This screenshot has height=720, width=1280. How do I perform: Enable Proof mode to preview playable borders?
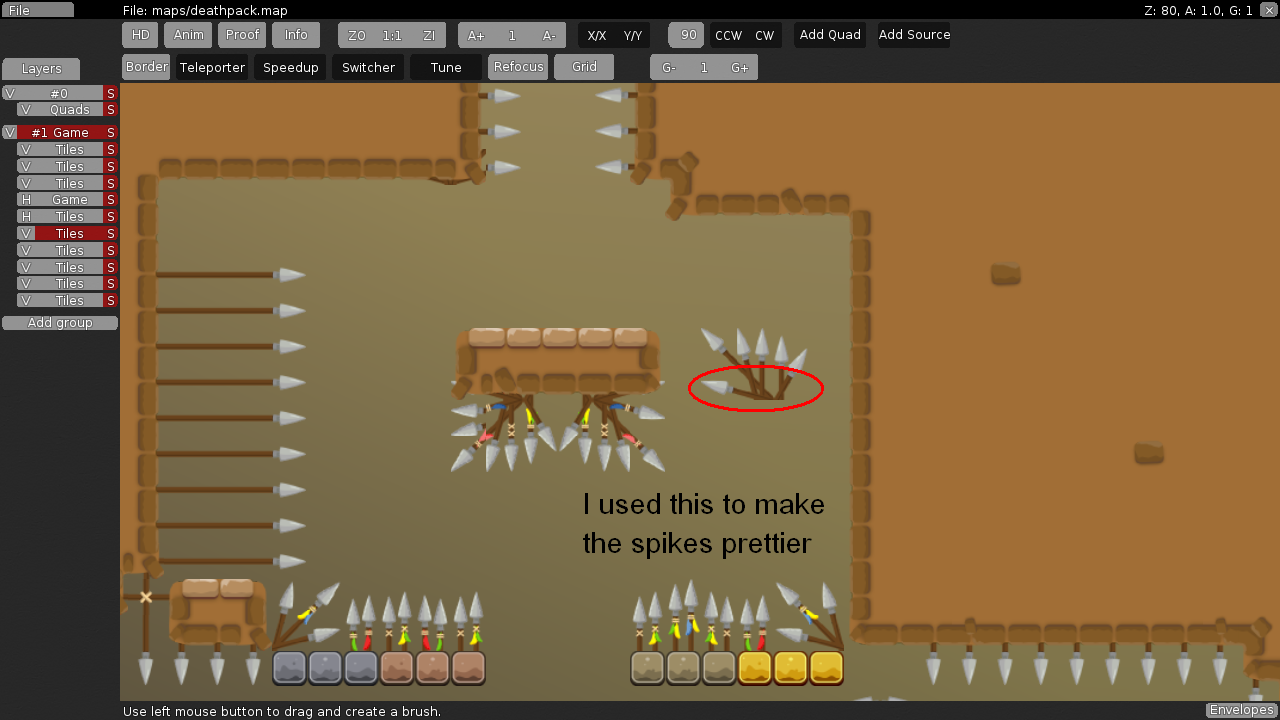point(242,35)
